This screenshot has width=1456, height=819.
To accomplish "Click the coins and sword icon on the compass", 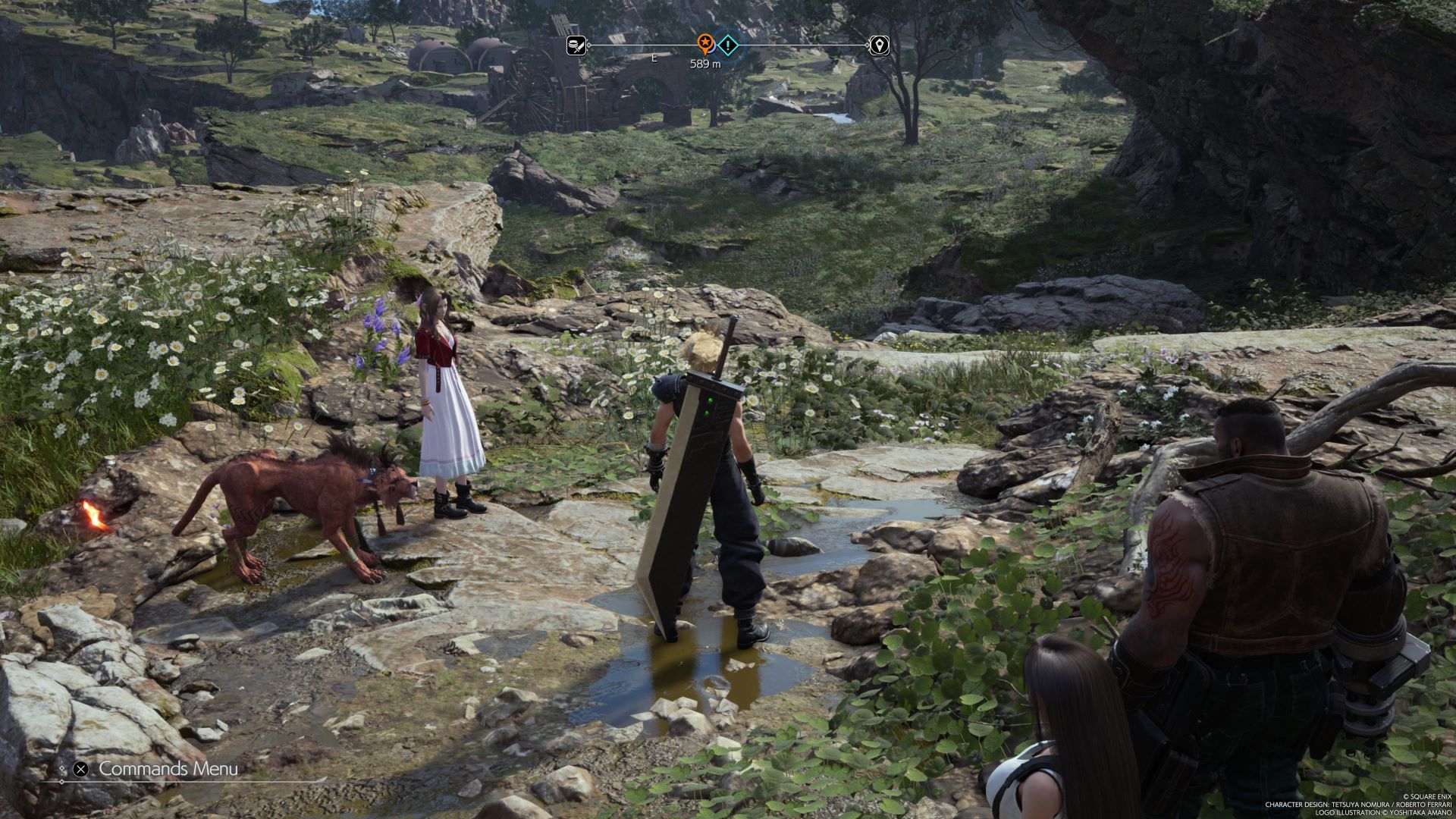I will click(x=576, y=45).
